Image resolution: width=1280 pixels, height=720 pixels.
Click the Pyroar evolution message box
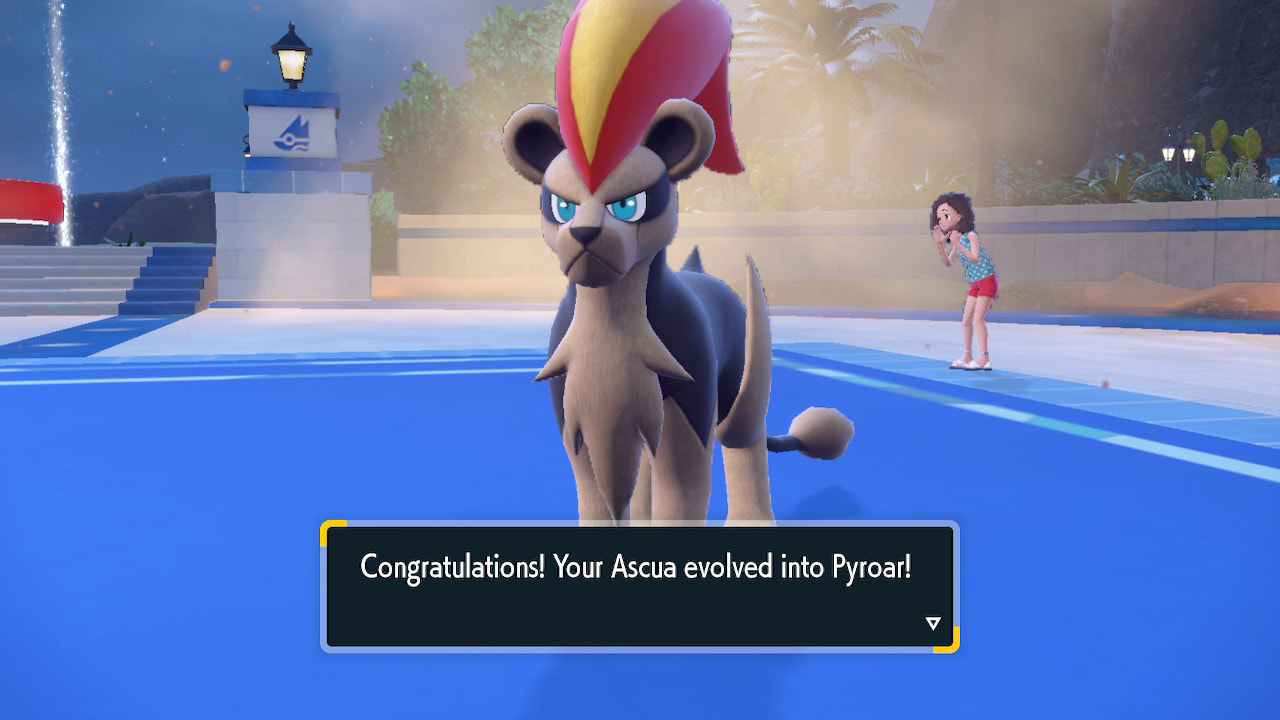click(639, 586)
